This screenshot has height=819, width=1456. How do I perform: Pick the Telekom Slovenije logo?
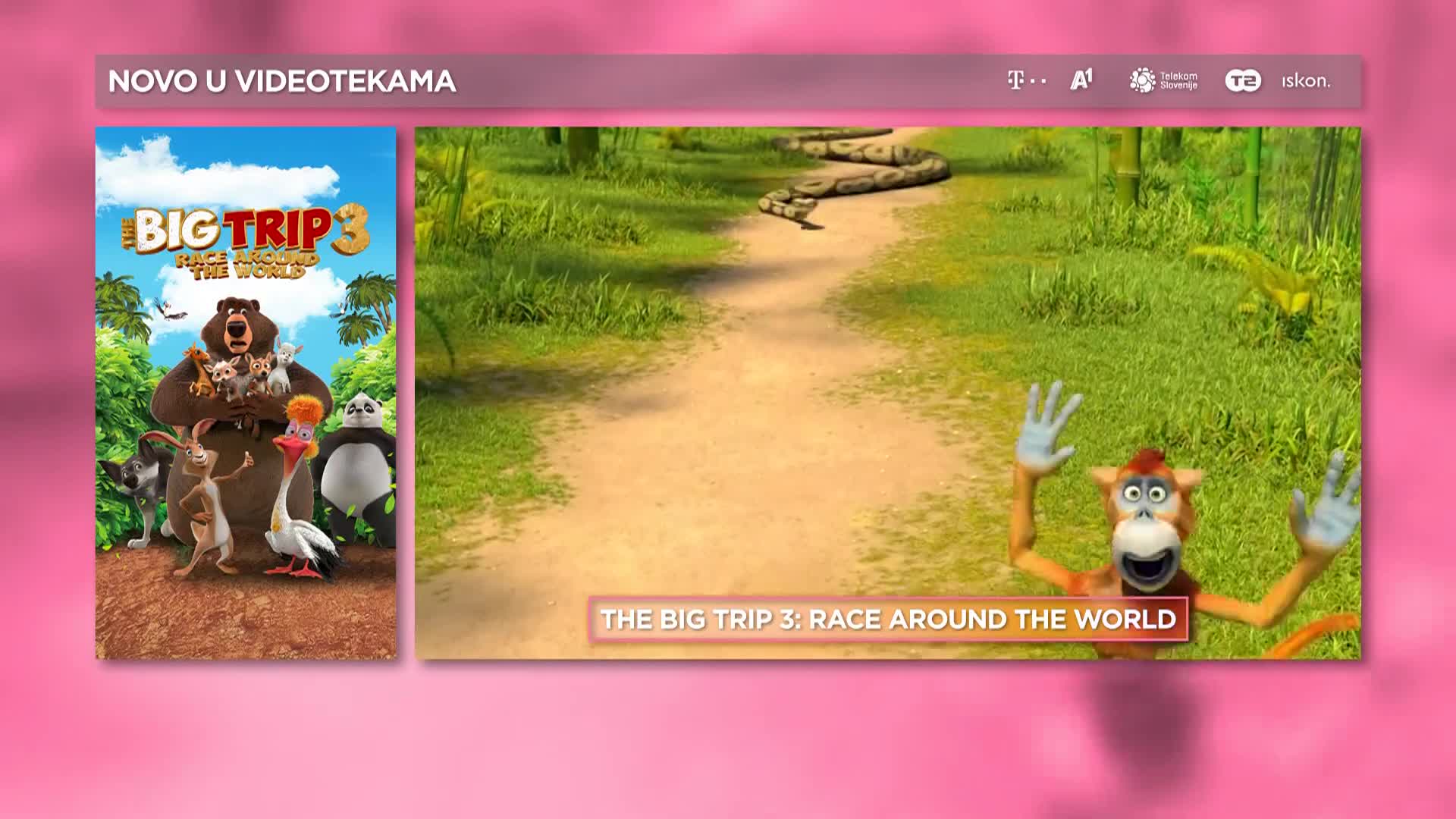coord(1163,80)
